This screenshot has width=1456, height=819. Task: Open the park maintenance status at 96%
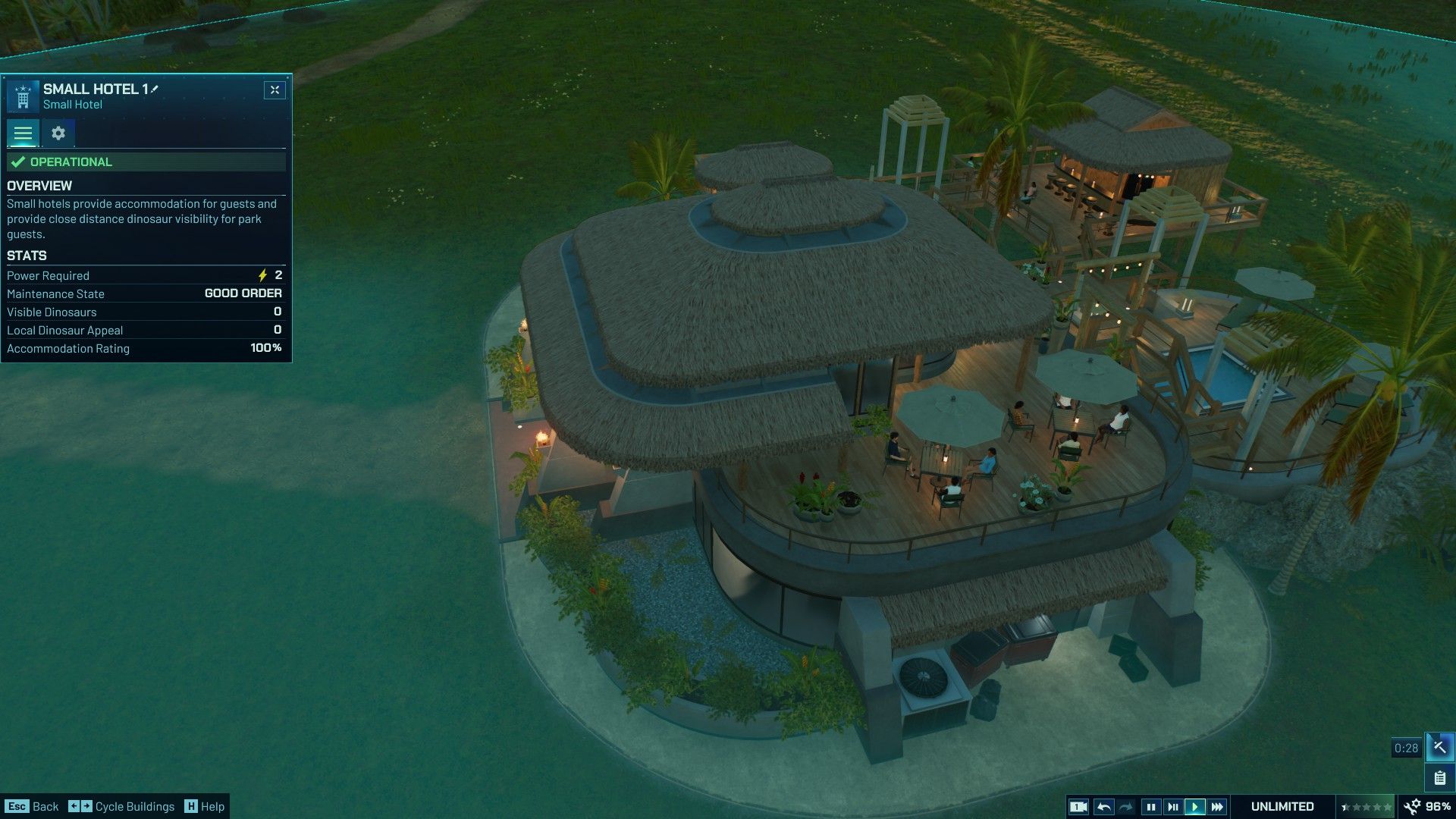(x=1428, y=807)
